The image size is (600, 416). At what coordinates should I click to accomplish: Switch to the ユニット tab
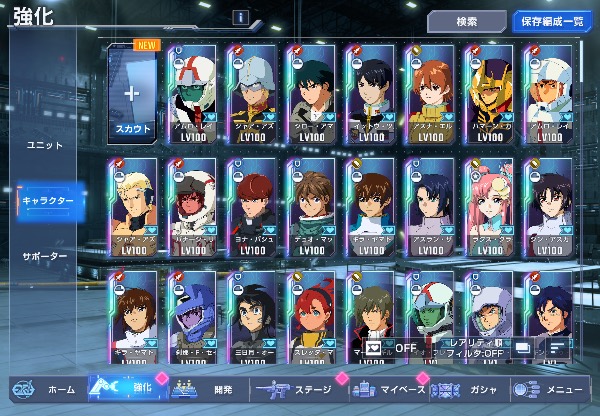pos(44,145)
